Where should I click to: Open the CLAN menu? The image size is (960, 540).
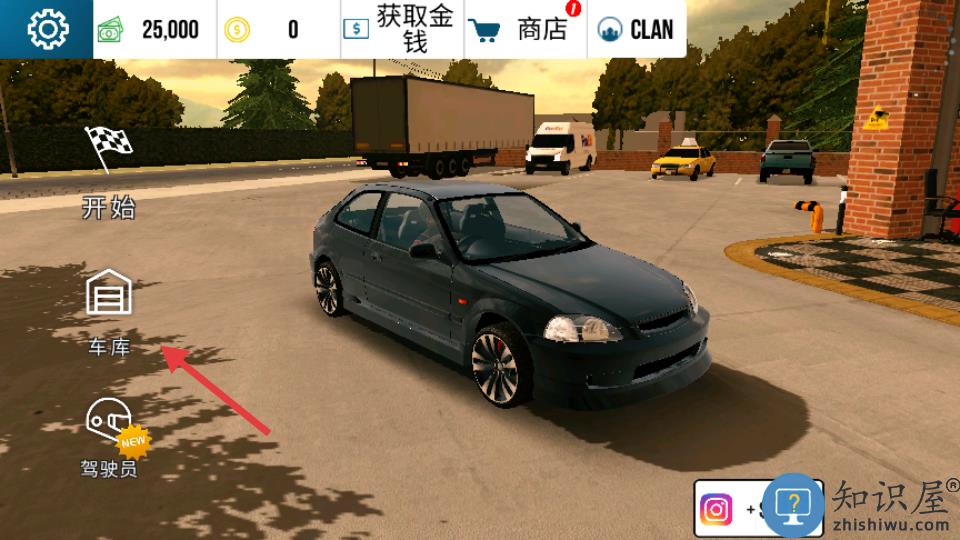click(636, 29)
